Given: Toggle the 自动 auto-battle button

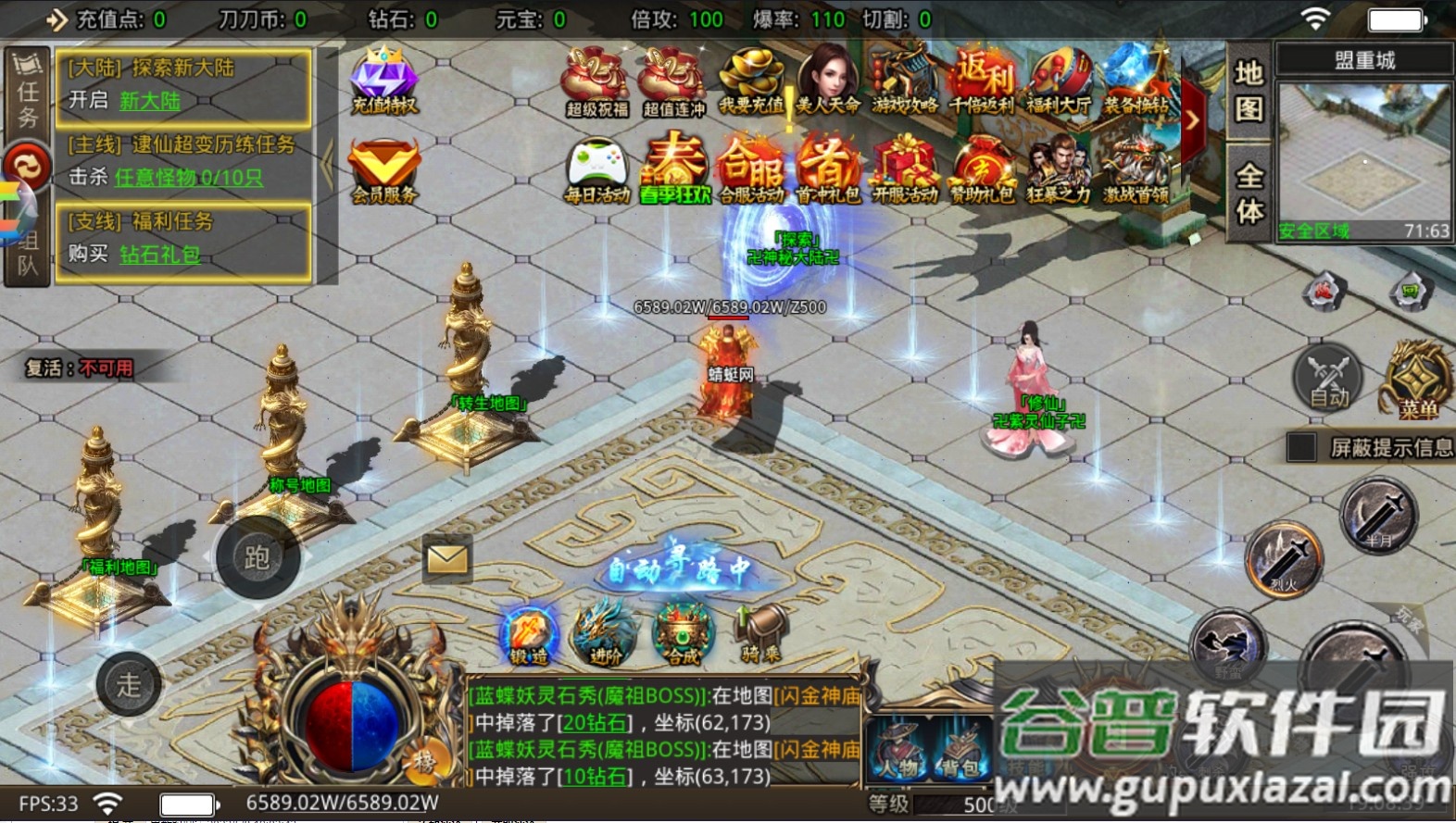Looking at the screenshot, I should tap(1328, 378).
